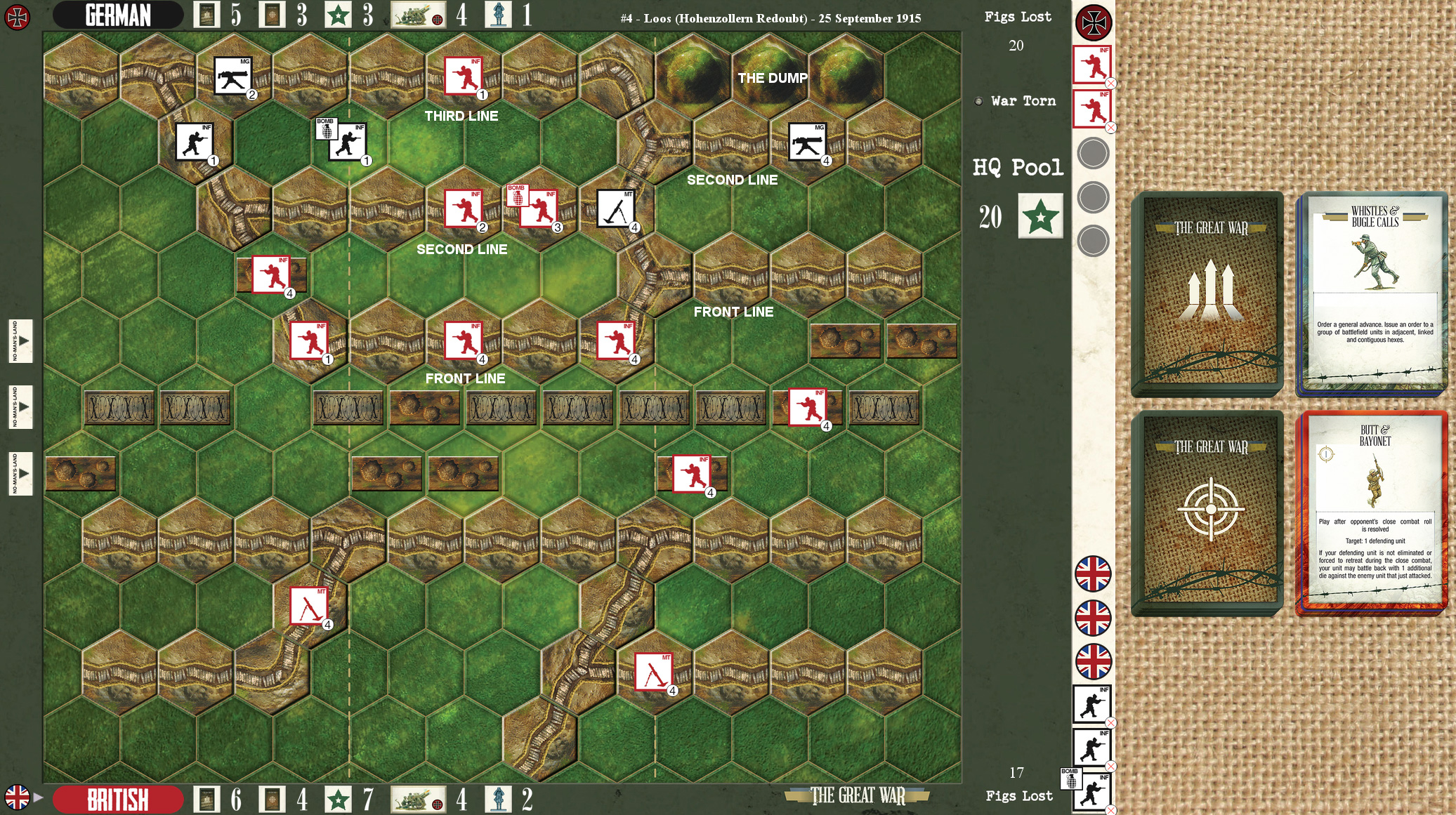Choose the Butt & Bayonet combat card

coord(1373,511)
